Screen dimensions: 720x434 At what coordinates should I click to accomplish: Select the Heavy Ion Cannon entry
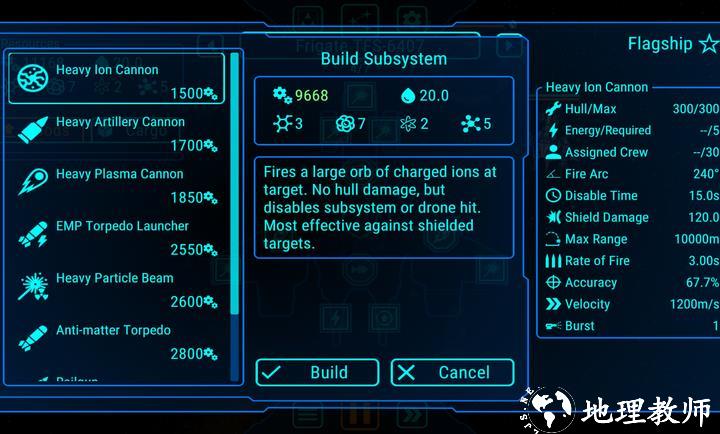[x=116, y=79]
